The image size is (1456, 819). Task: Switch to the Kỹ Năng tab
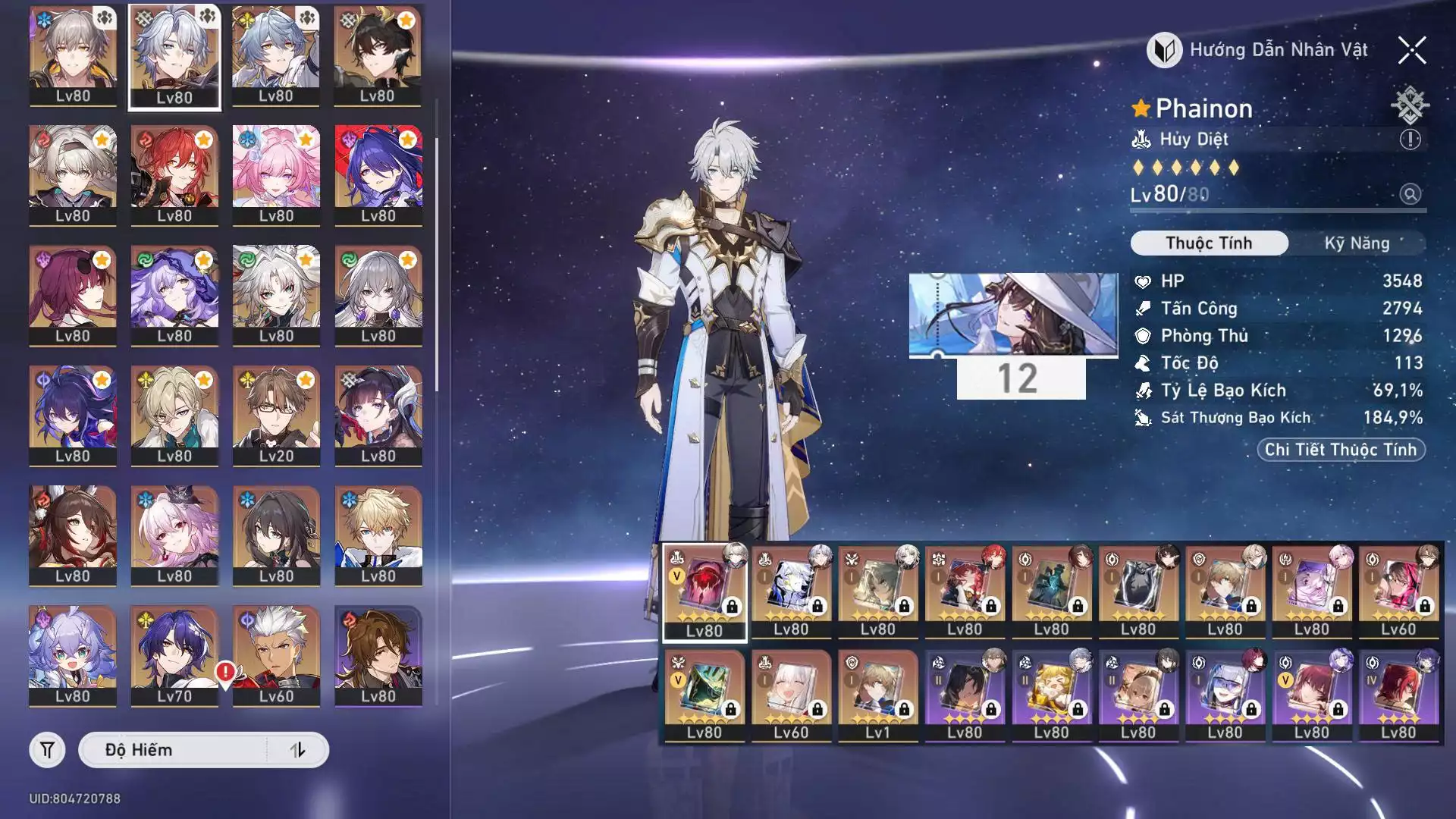1357,243
